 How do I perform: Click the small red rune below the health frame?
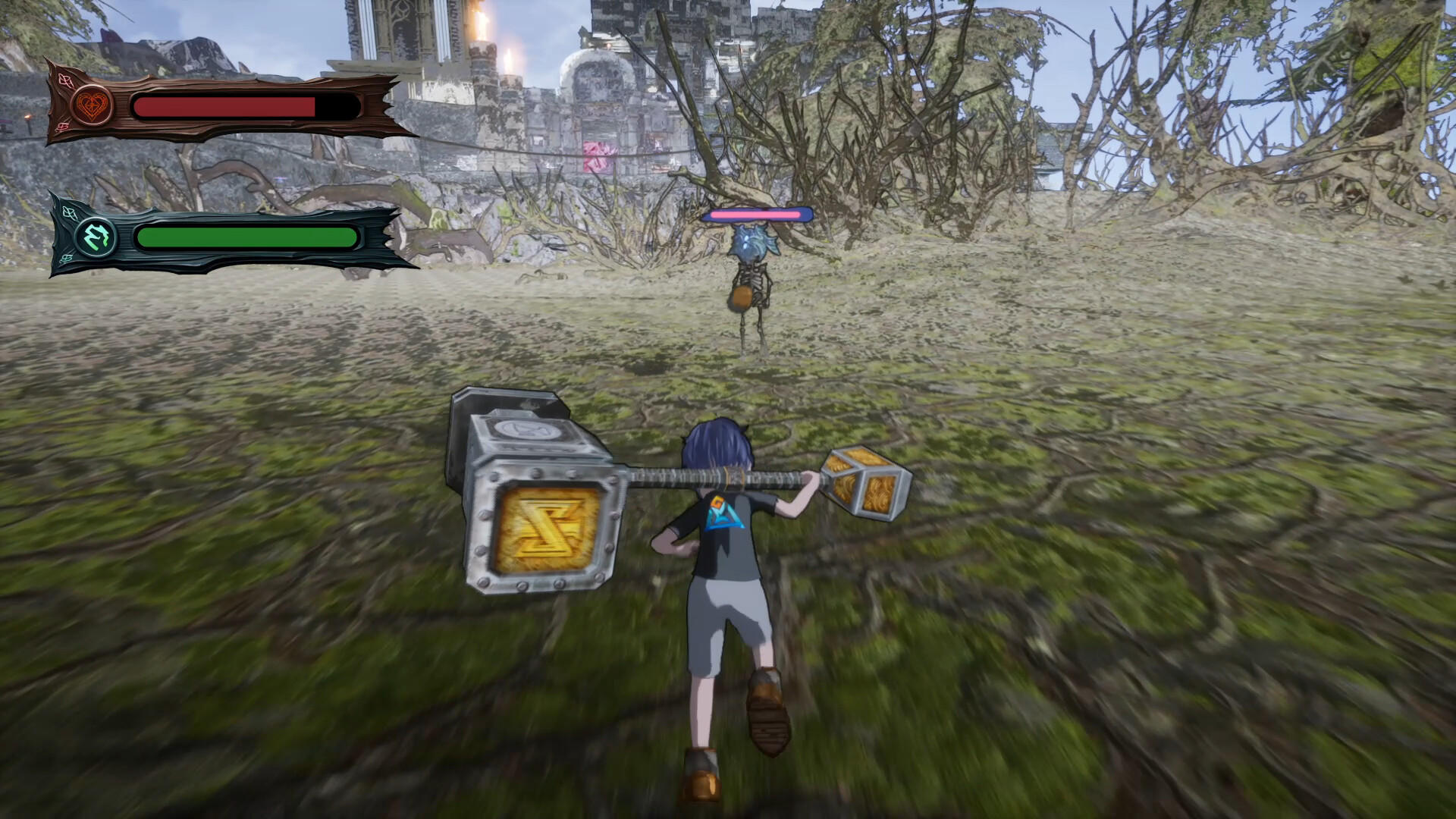(x=64, y=127)
